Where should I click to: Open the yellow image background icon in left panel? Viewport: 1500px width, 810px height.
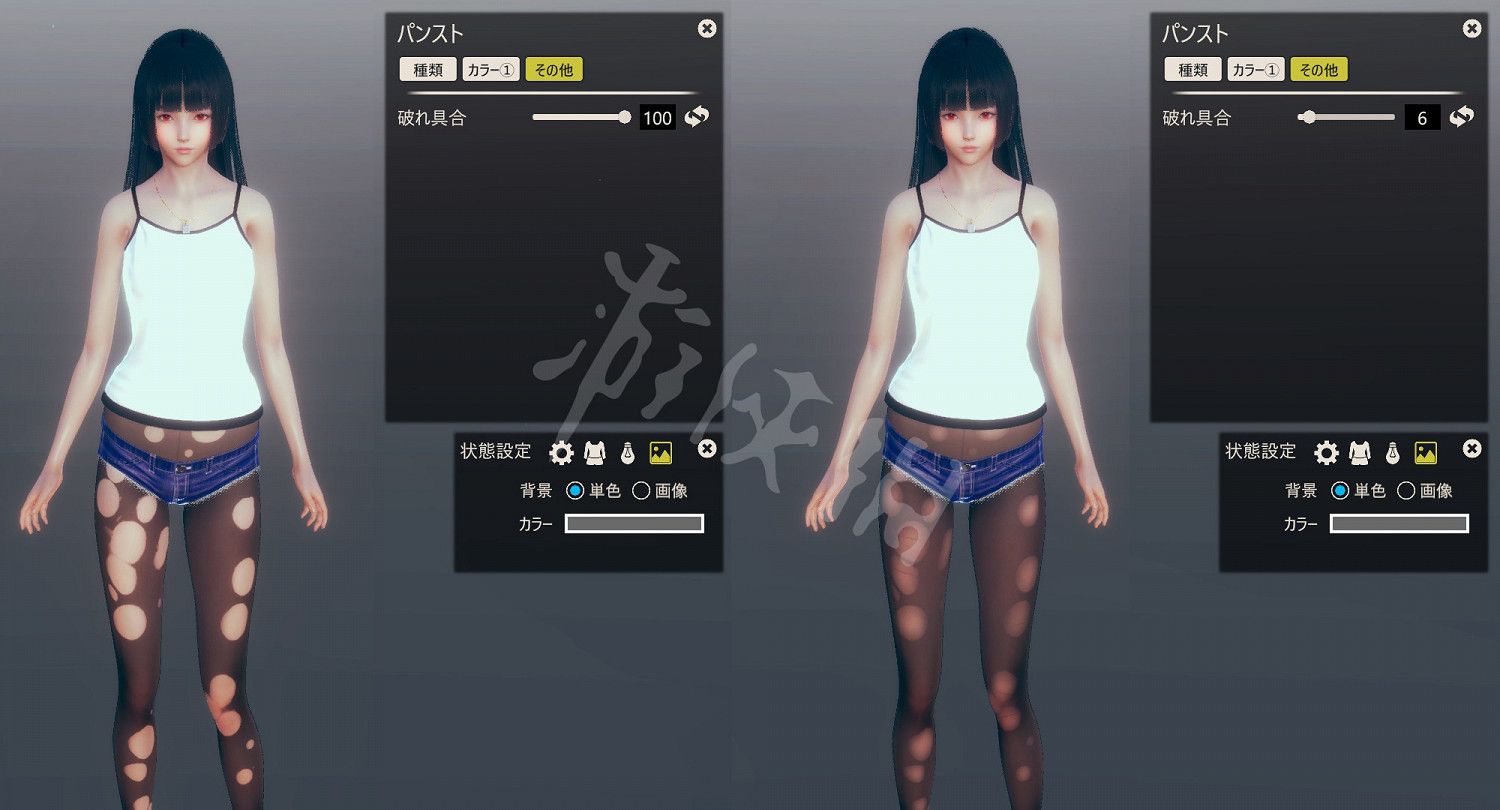point(661,452)
